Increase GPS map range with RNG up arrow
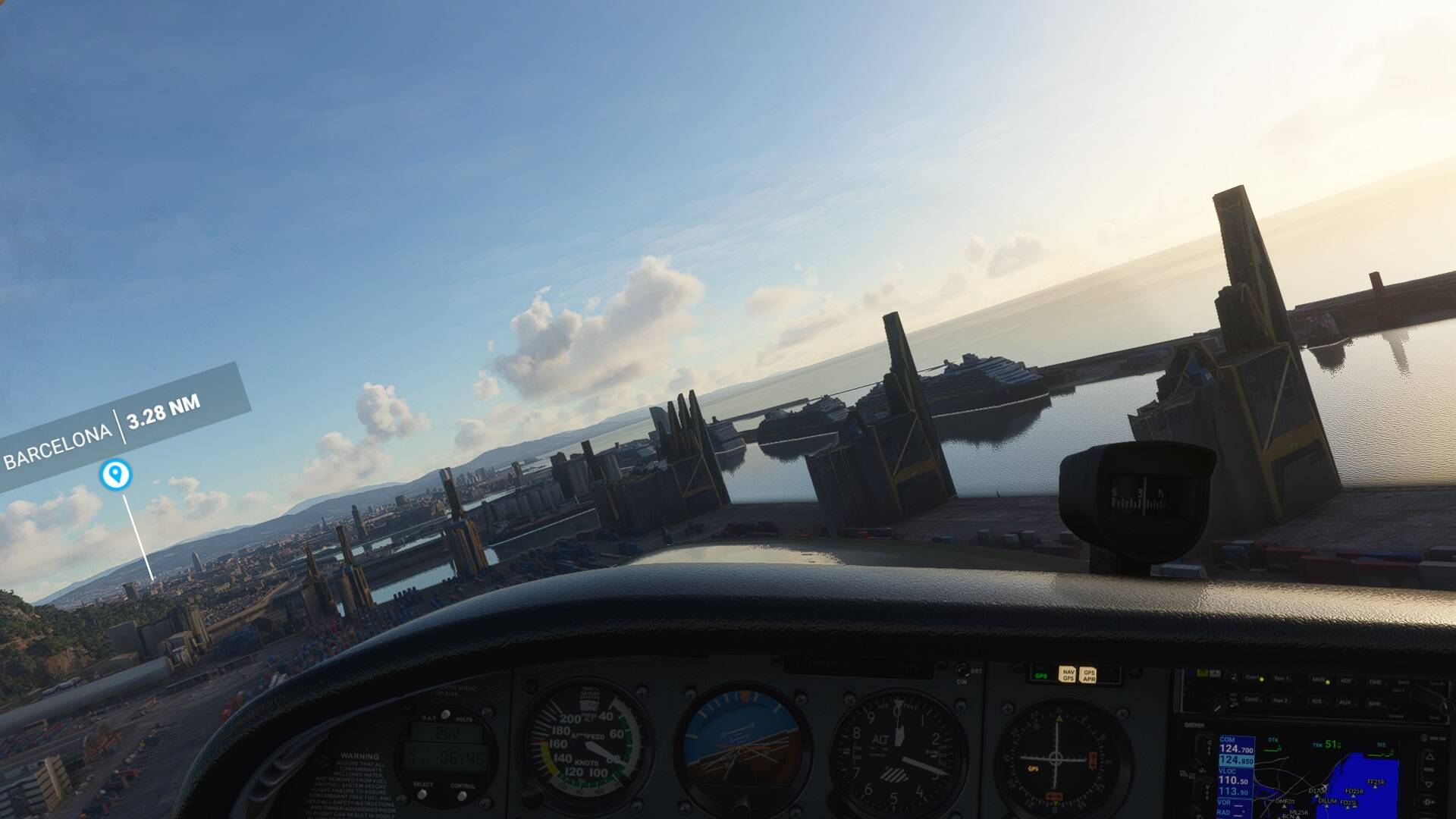This screenshot has width=1456, height=819. [1429, 755]
